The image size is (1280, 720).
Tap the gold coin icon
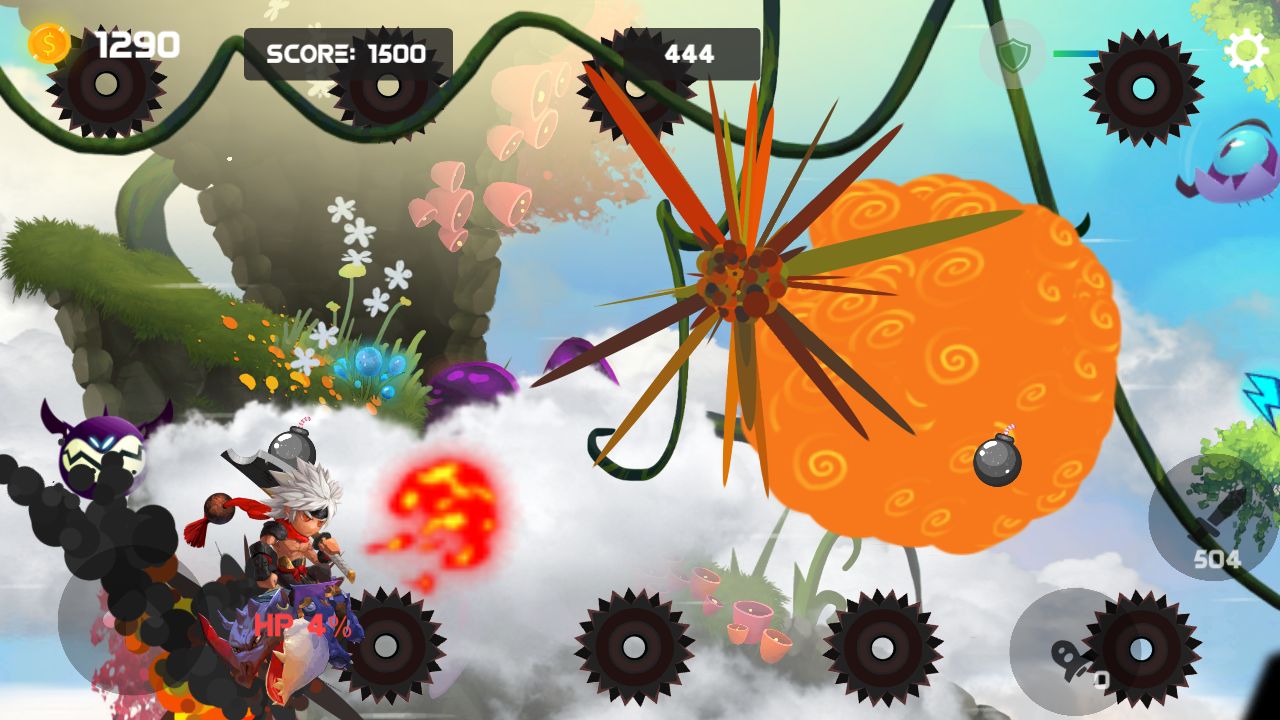coord(48,44)
